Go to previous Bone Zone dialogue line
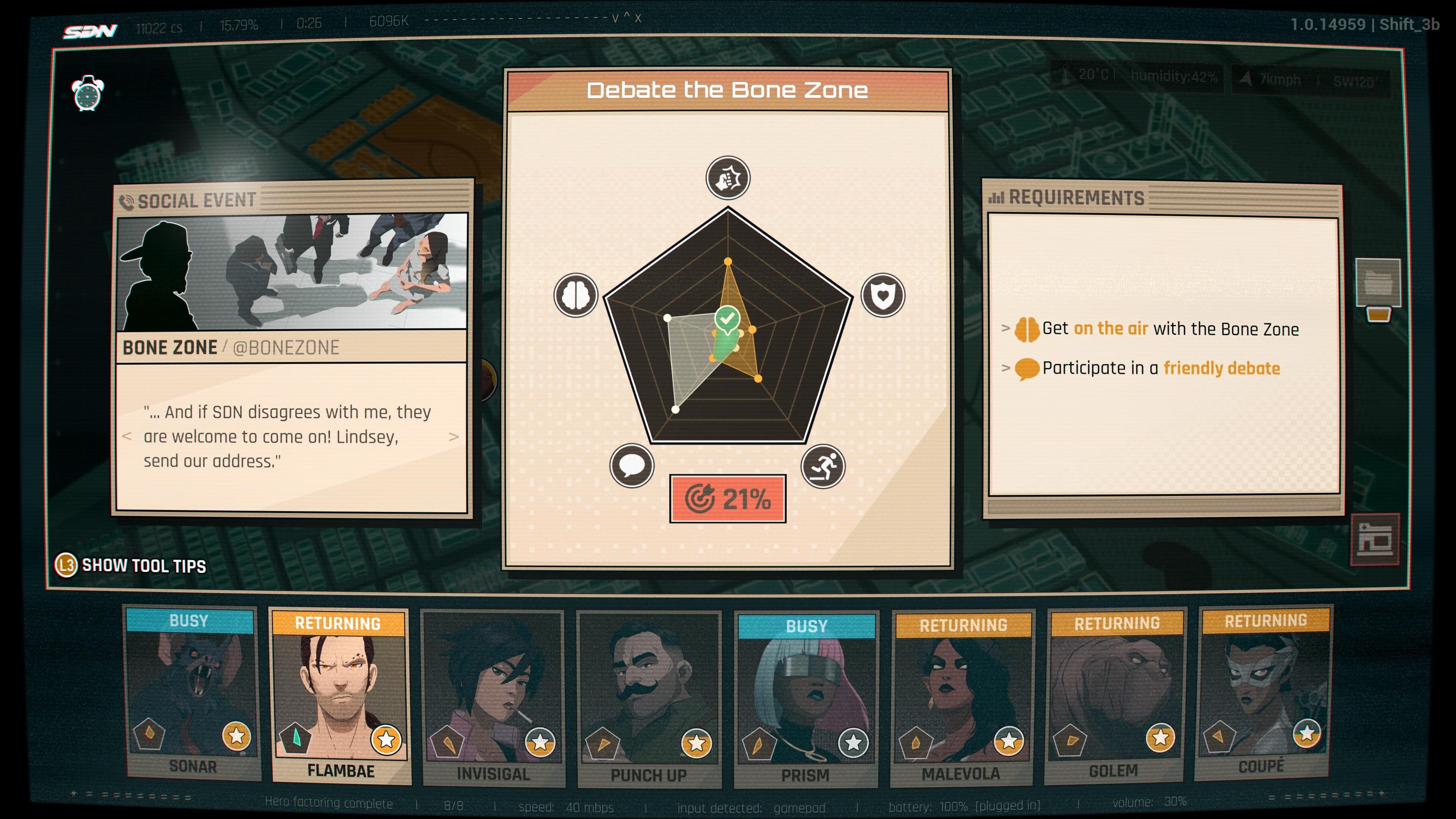 [127, 437]
